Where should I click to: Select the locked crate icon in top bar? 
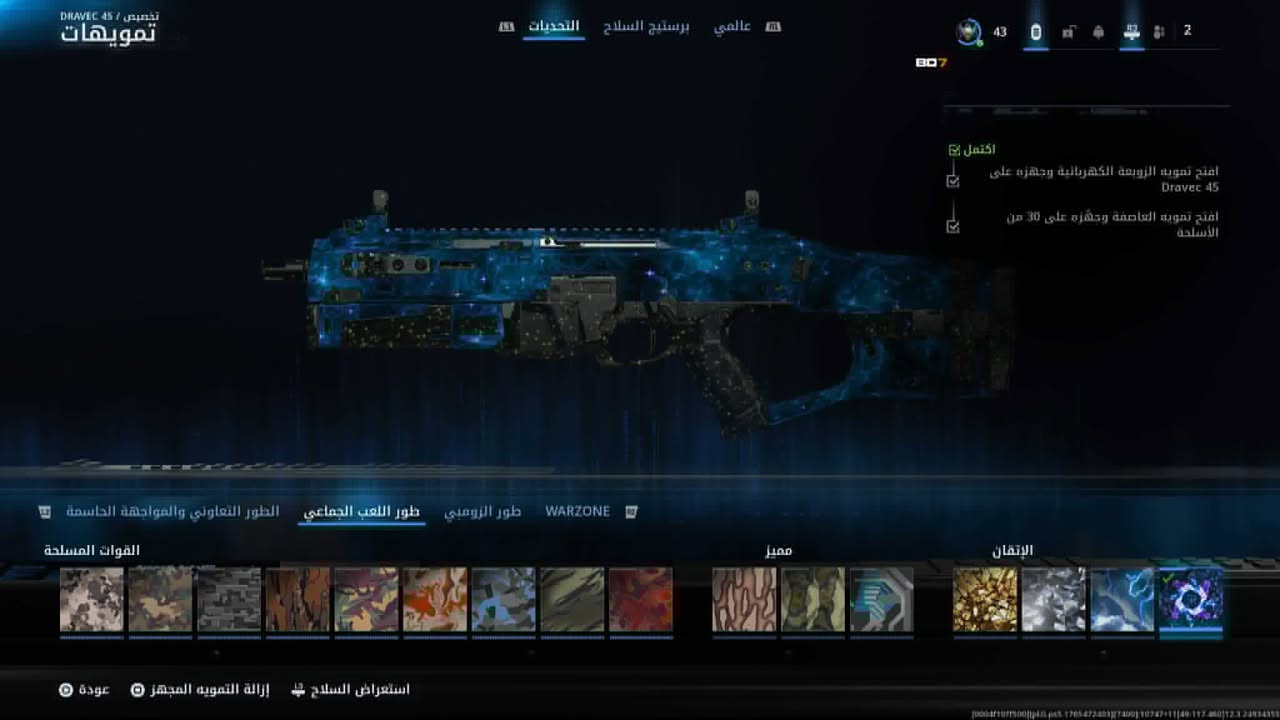1067,32
